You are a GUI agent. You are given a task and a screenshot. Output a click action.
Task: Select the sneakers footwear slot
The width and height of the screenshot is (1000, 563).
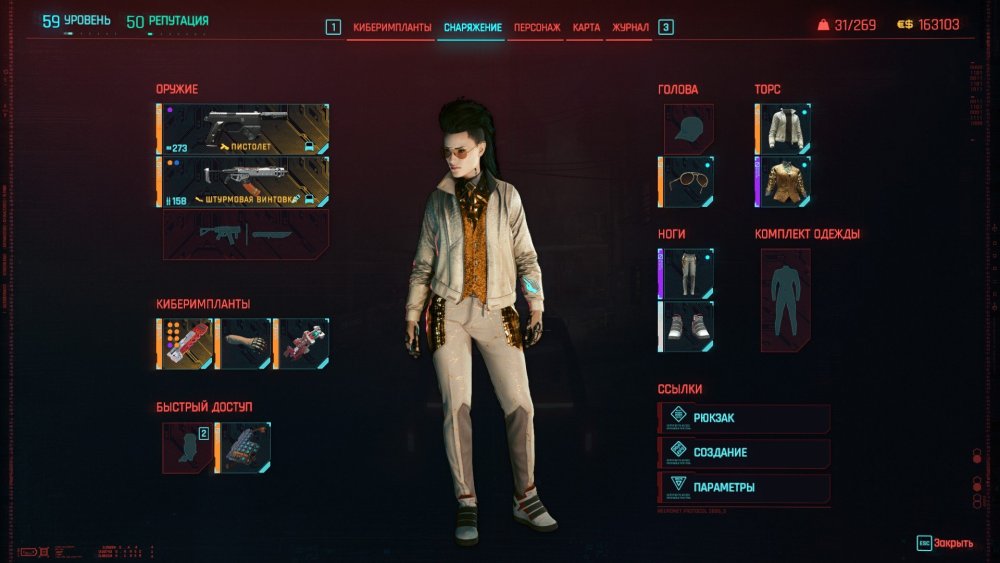[x=686, y=326]
